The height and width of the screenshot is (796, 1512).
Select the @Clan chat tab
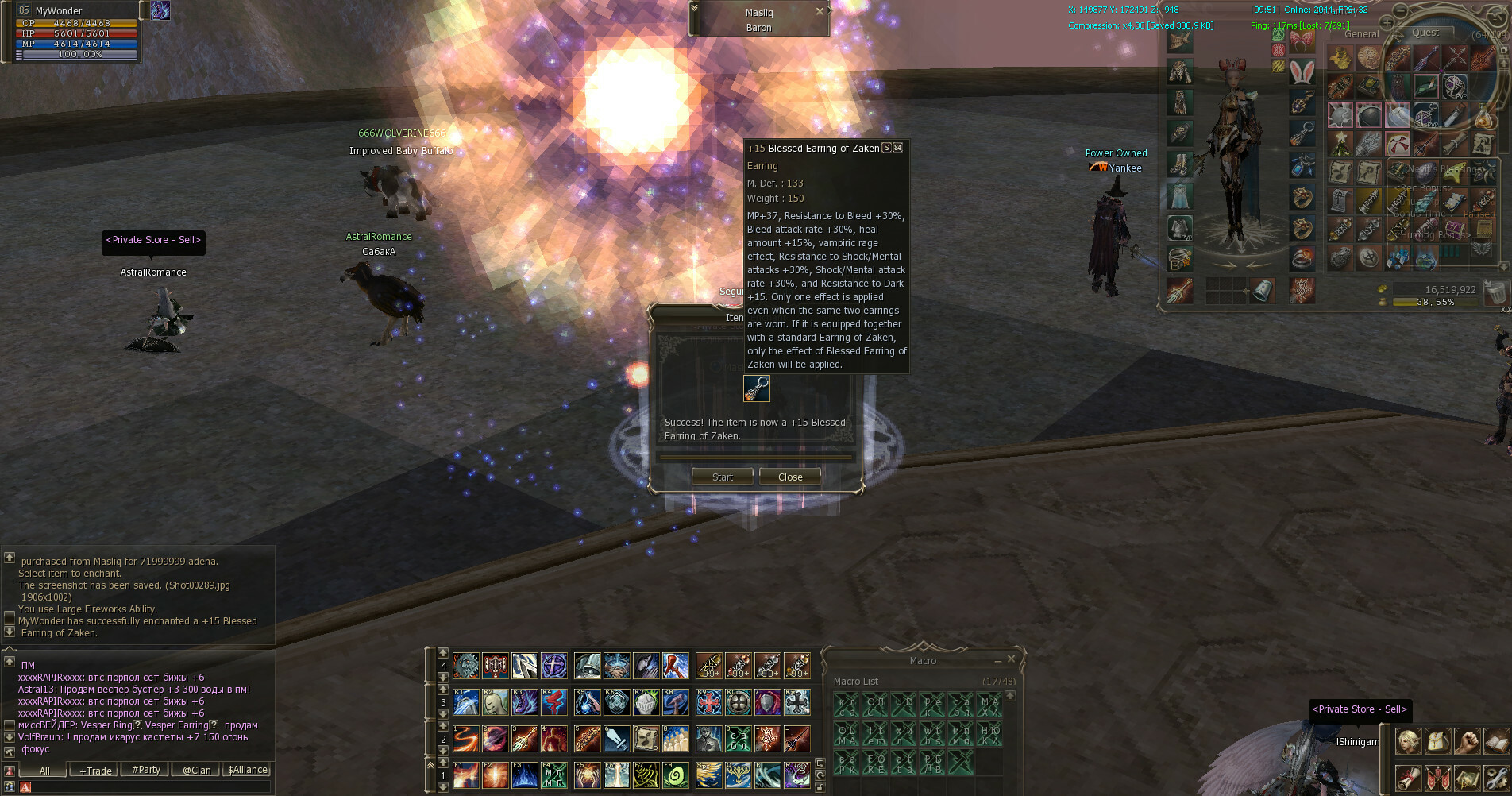tap(196, 770)
